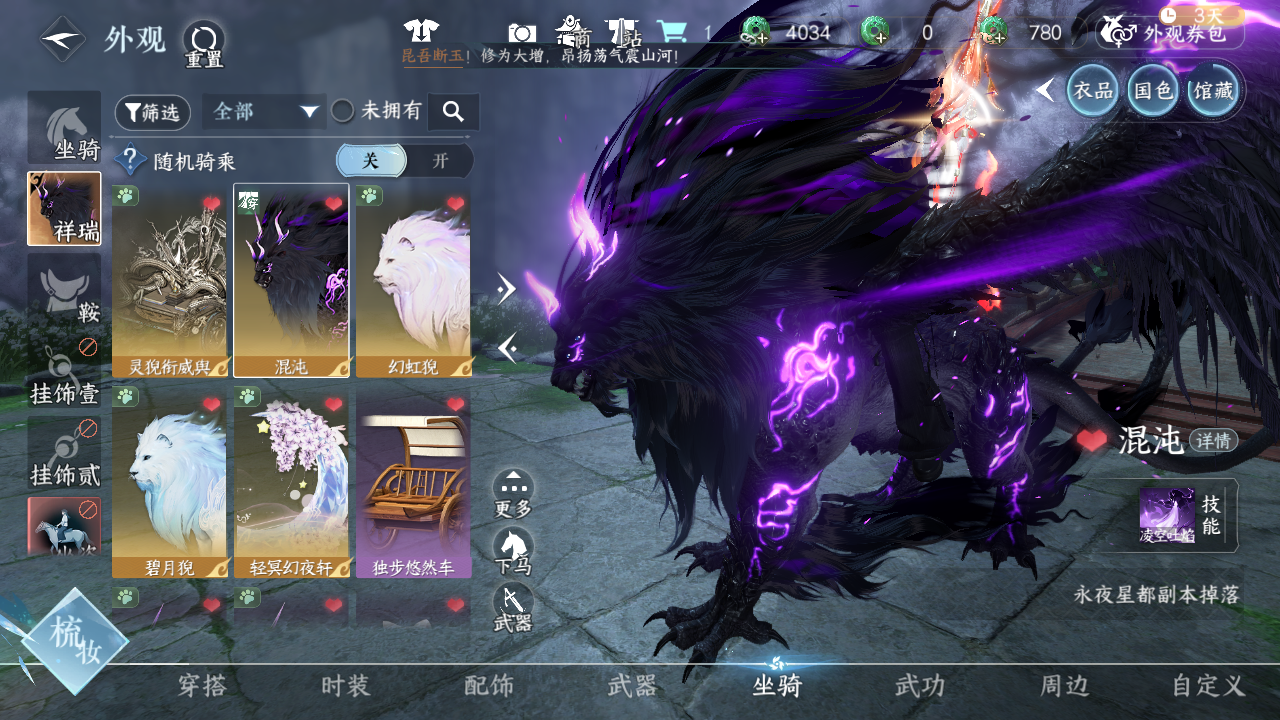Screen dimensions: 1280x720
Task: Open the 鞍 saddle category
Action: click(64, 290)
